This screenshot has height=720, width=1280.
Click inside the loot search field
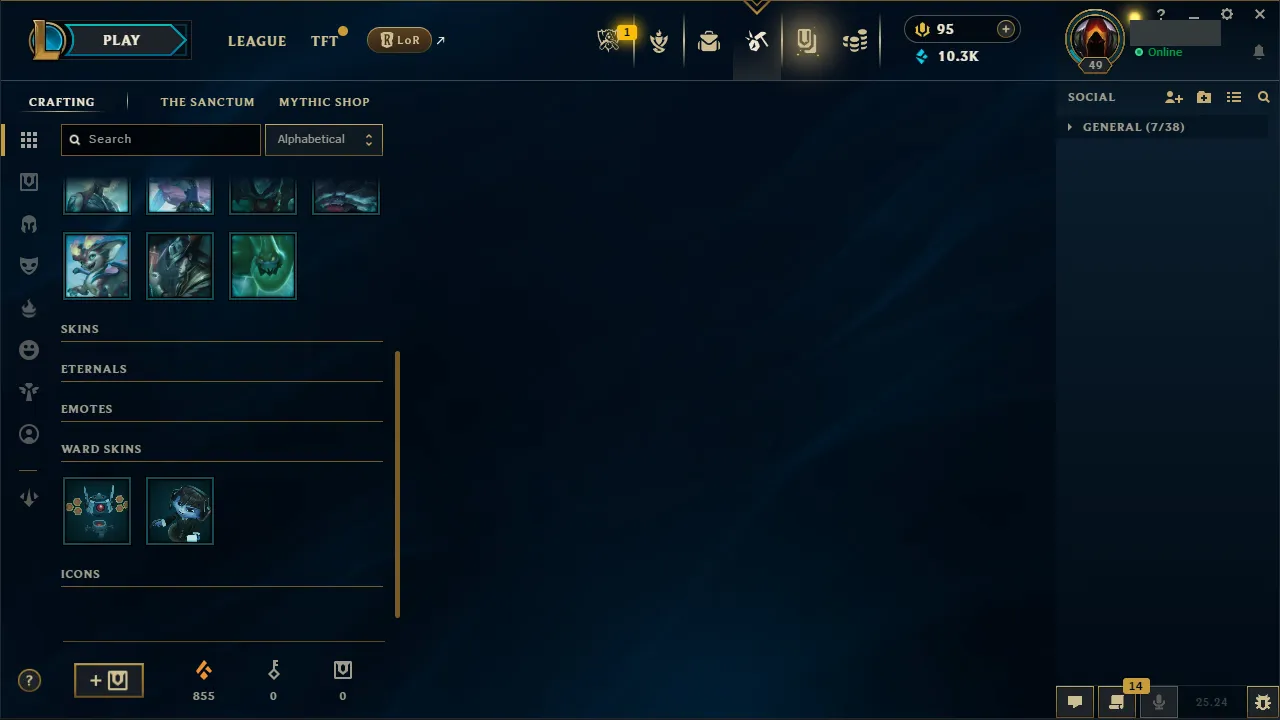[160, 140]
